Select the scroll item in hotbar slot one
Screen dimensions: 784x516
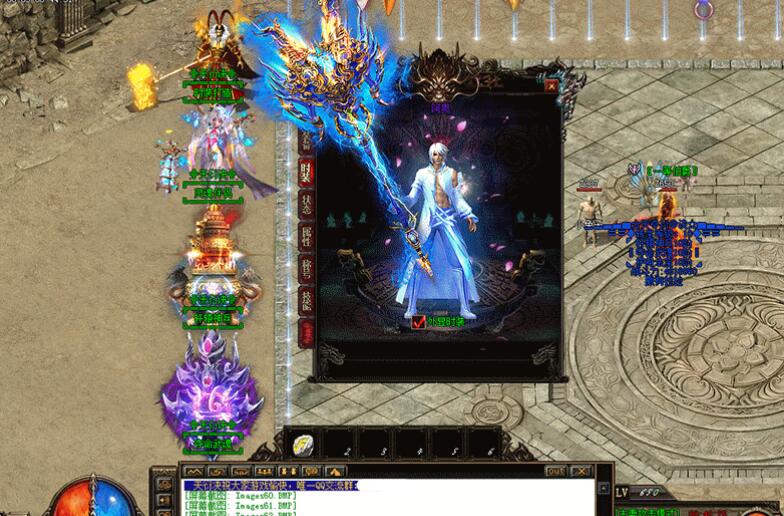coord(304,444)
